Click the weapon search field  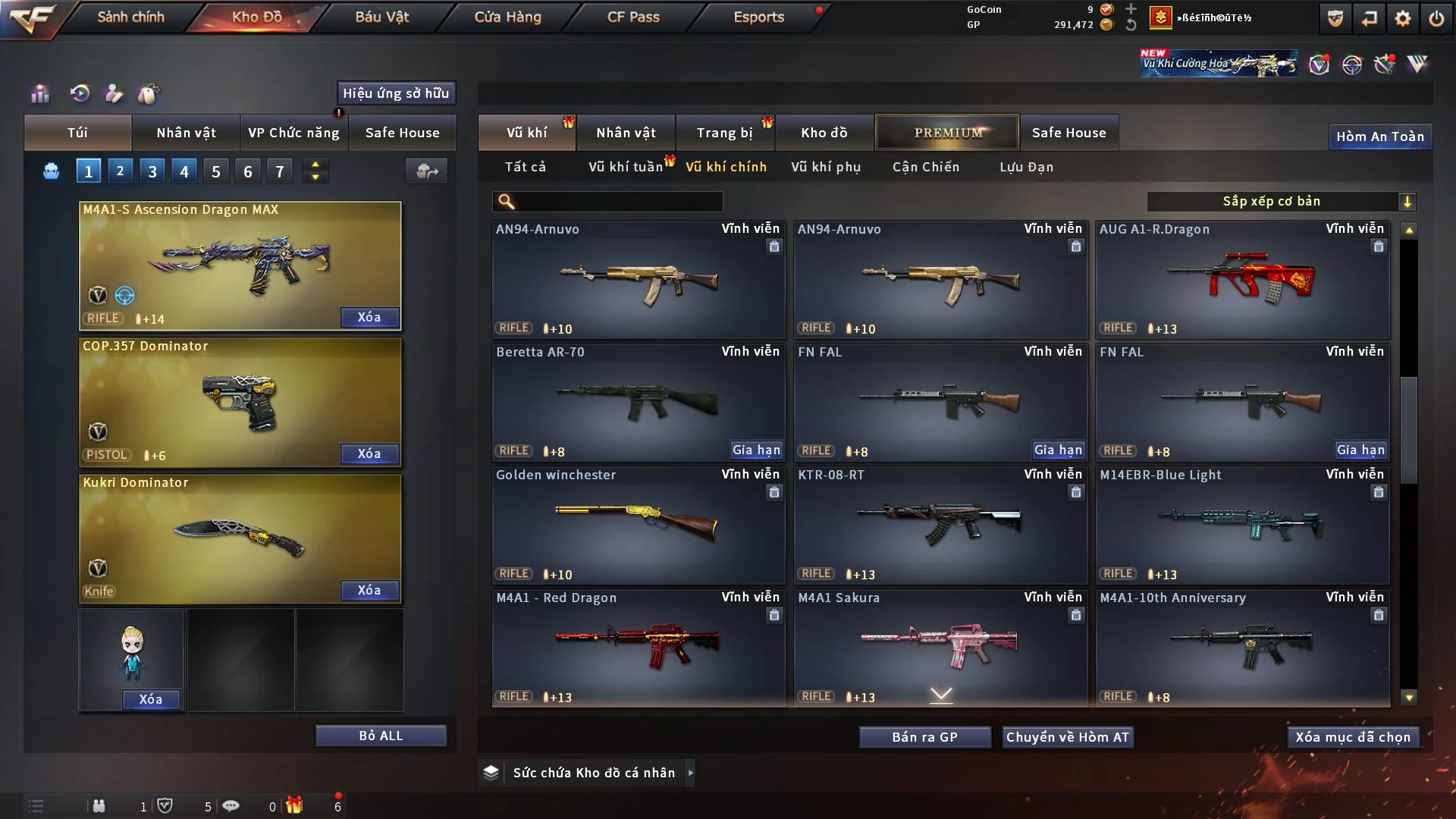[618, 202]
